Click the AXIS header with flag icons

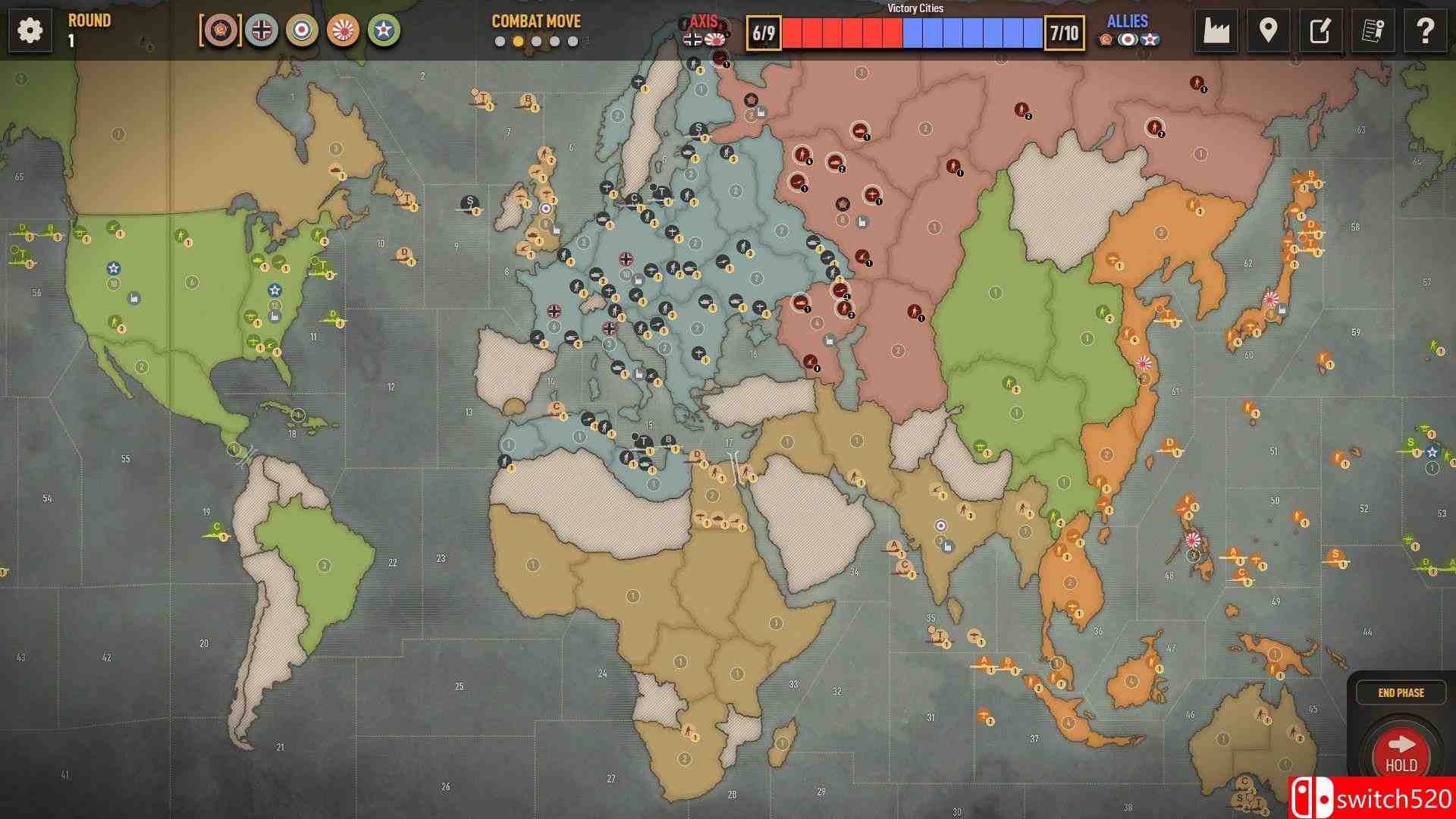click(x=705, y=21)
